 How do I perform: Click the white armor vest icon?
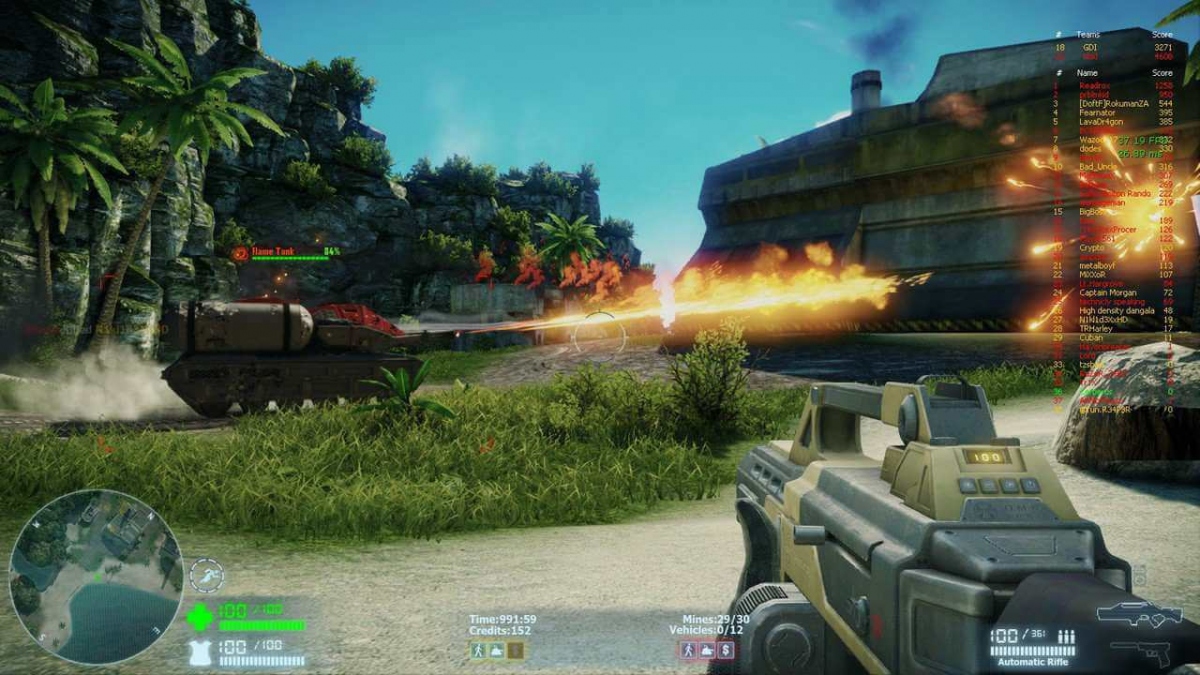pos(200,653)
